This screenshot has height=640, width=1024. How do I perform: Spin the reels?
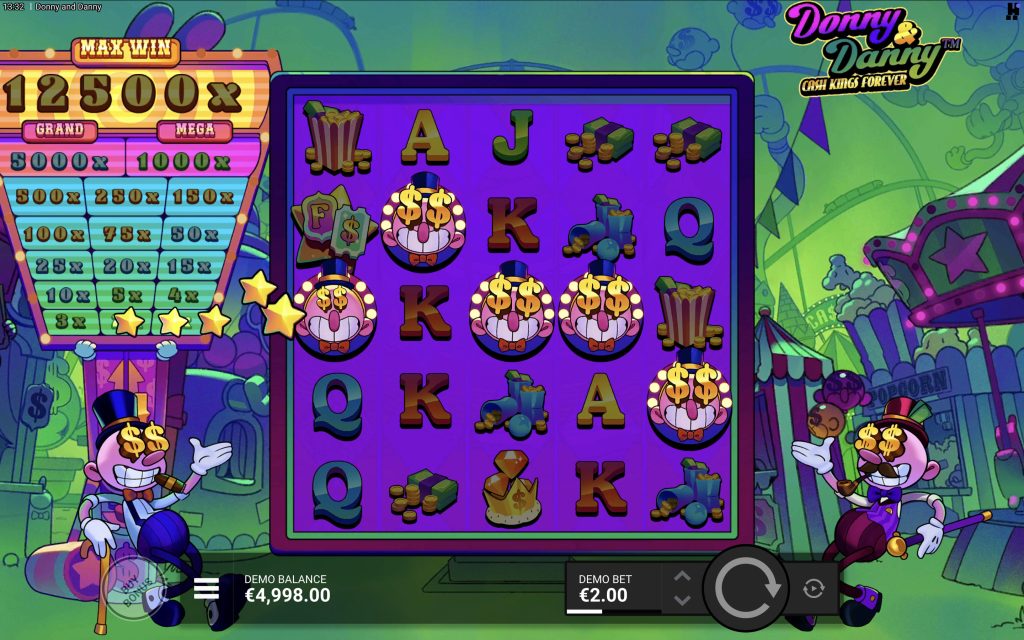coord(745,588)
